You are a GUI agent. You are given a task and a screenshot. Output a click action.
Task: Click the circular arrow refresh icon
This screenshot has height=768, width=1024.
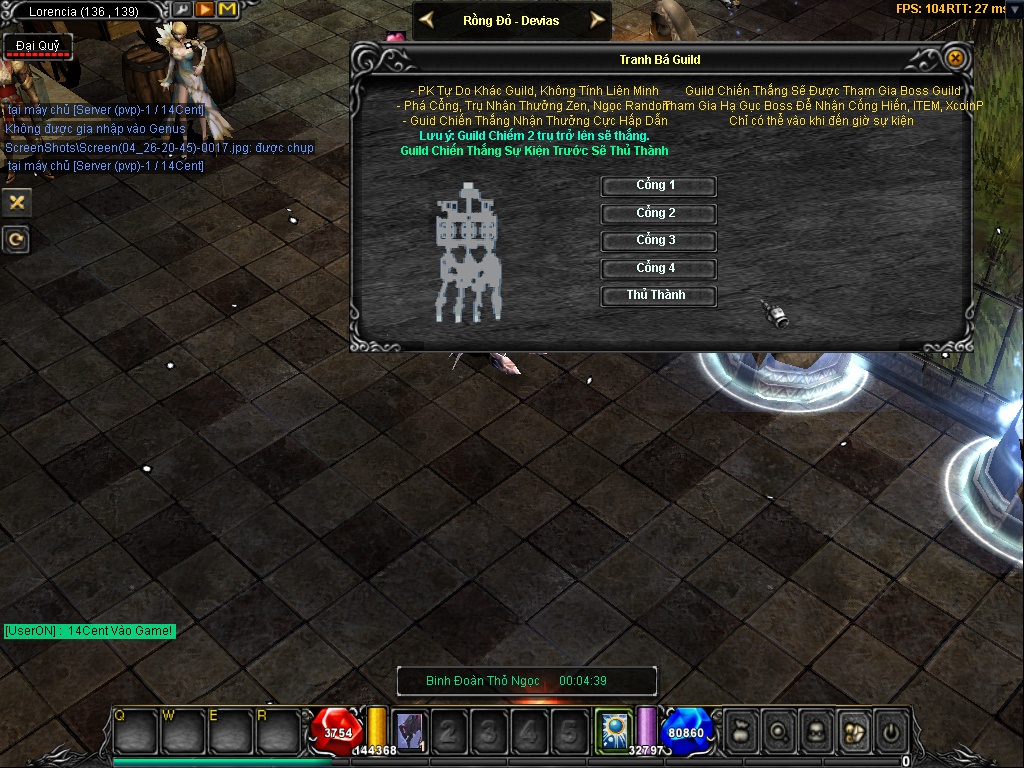16,240
